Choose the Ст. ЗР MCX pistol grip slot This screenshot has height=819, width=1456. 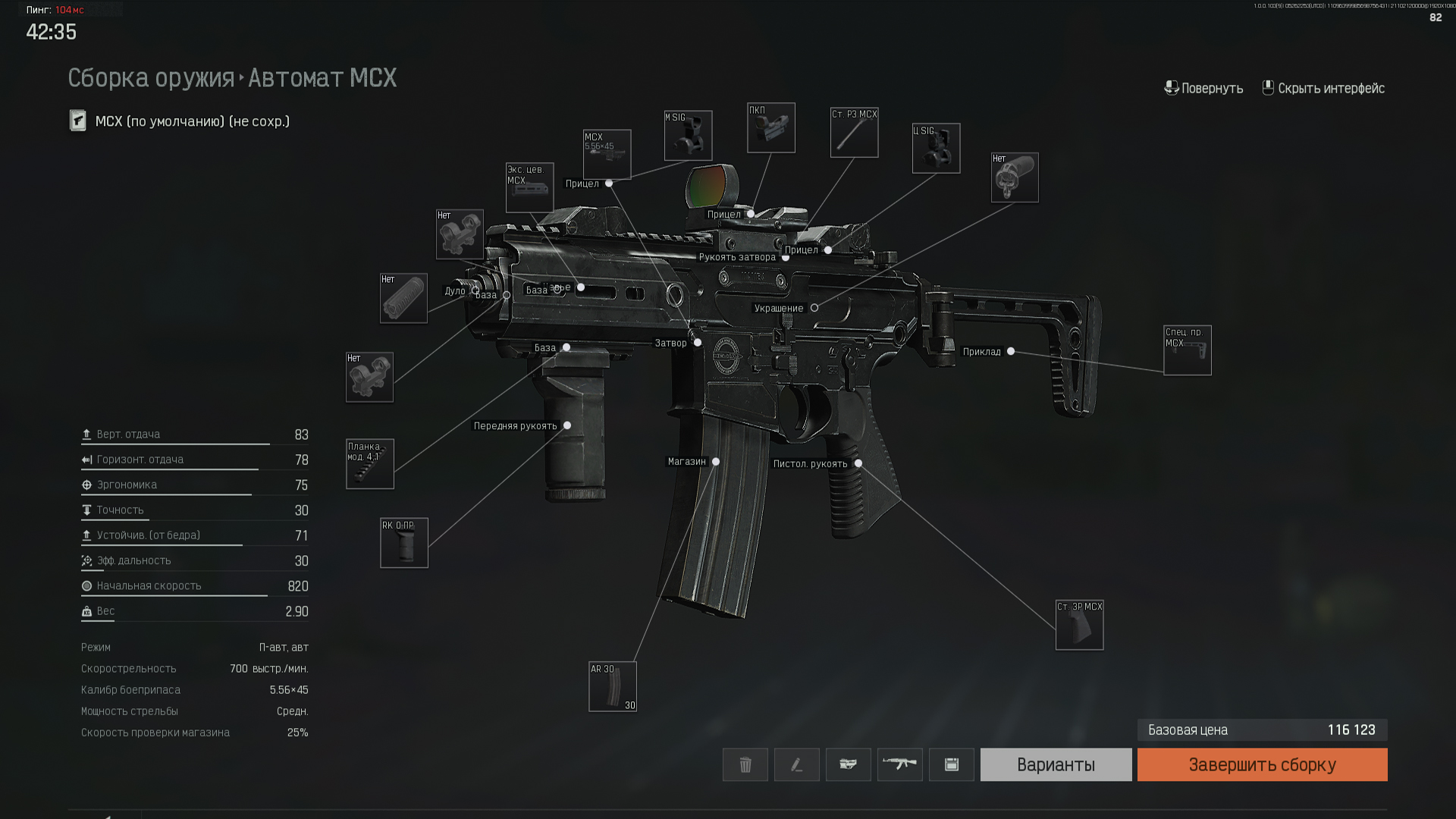pos(1079,626)
